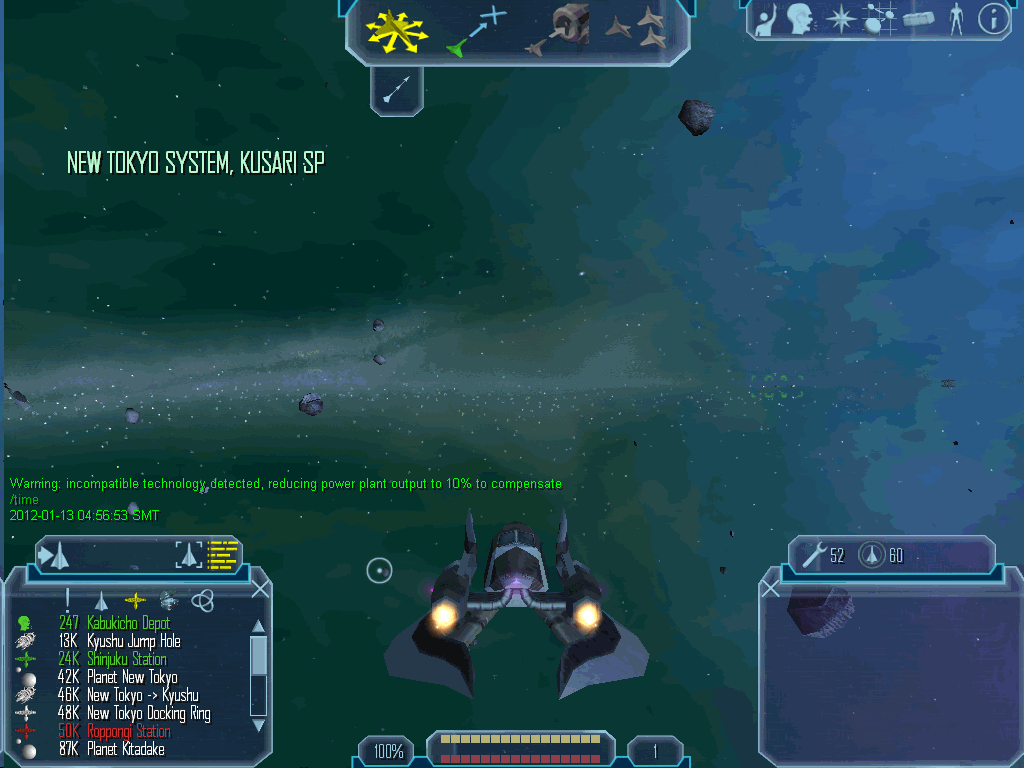
Task: Close the target status panel
Action: [x=770, y=589]
